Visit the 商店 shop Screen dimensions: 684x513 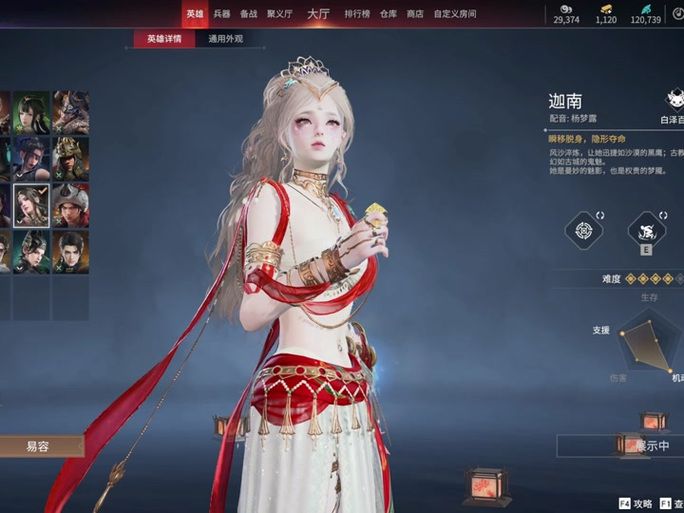415,14
